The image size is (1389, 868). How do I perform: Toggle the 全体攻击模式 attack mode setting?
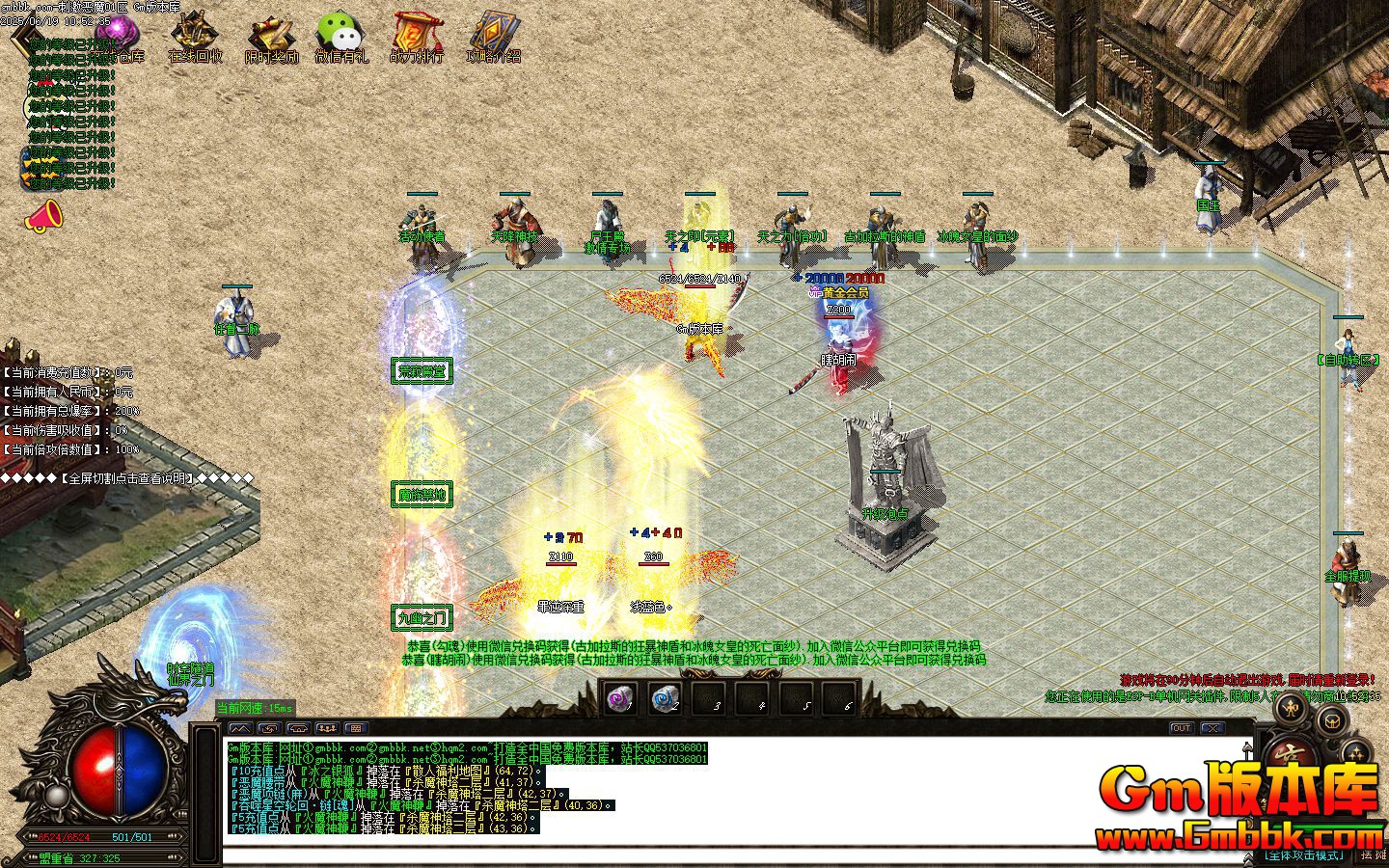(x=1305, y=854)
